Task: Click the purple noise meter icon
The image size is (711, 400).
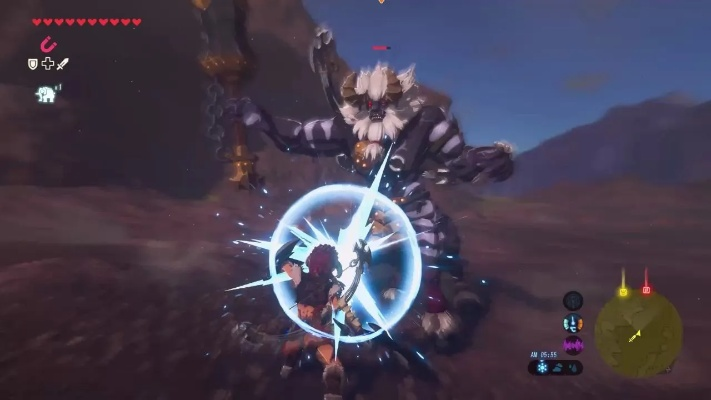Action: 572,345
